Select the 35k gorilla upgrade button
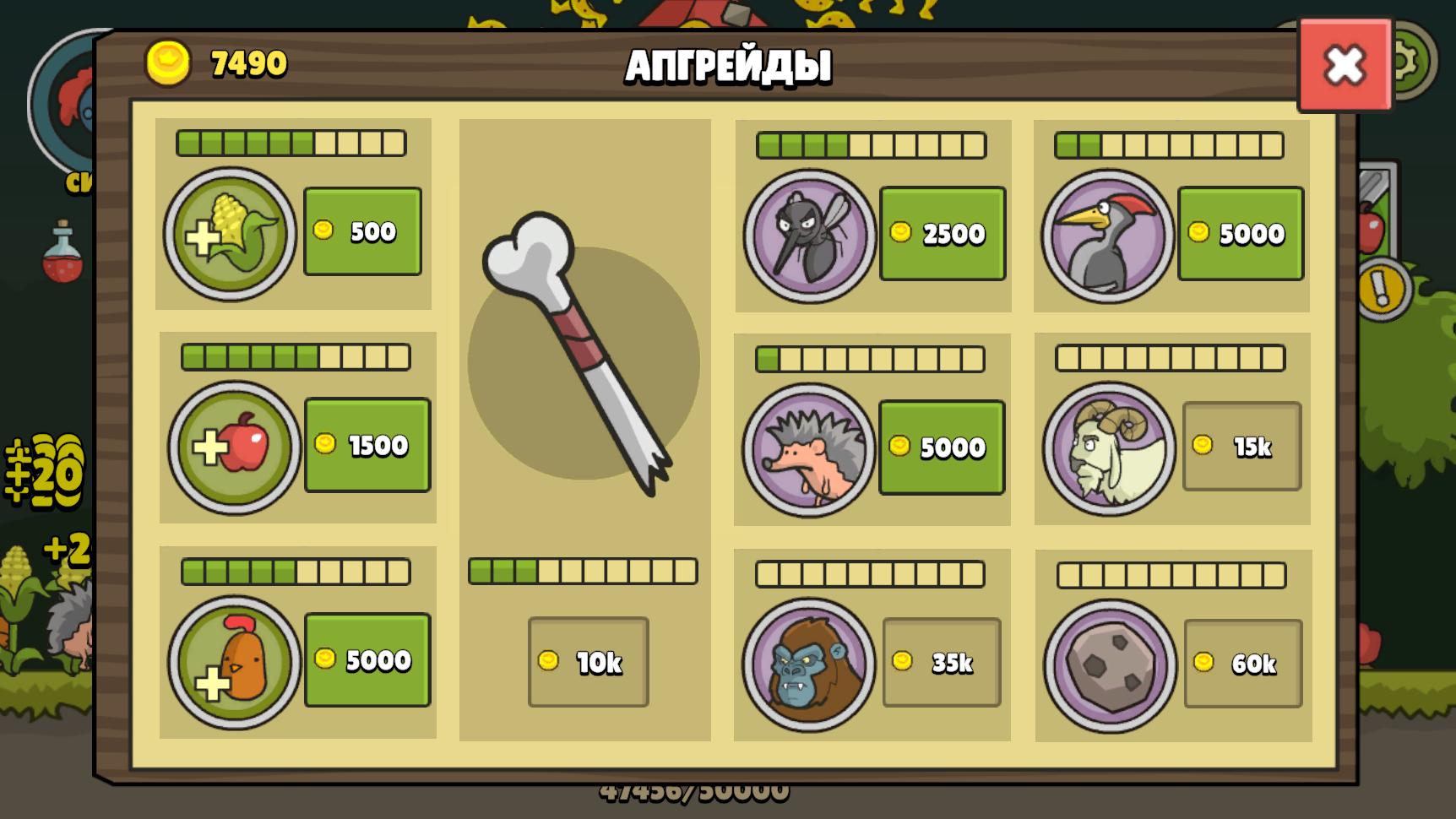Screen dimensions: 1456x819 [x=942, y=663]
